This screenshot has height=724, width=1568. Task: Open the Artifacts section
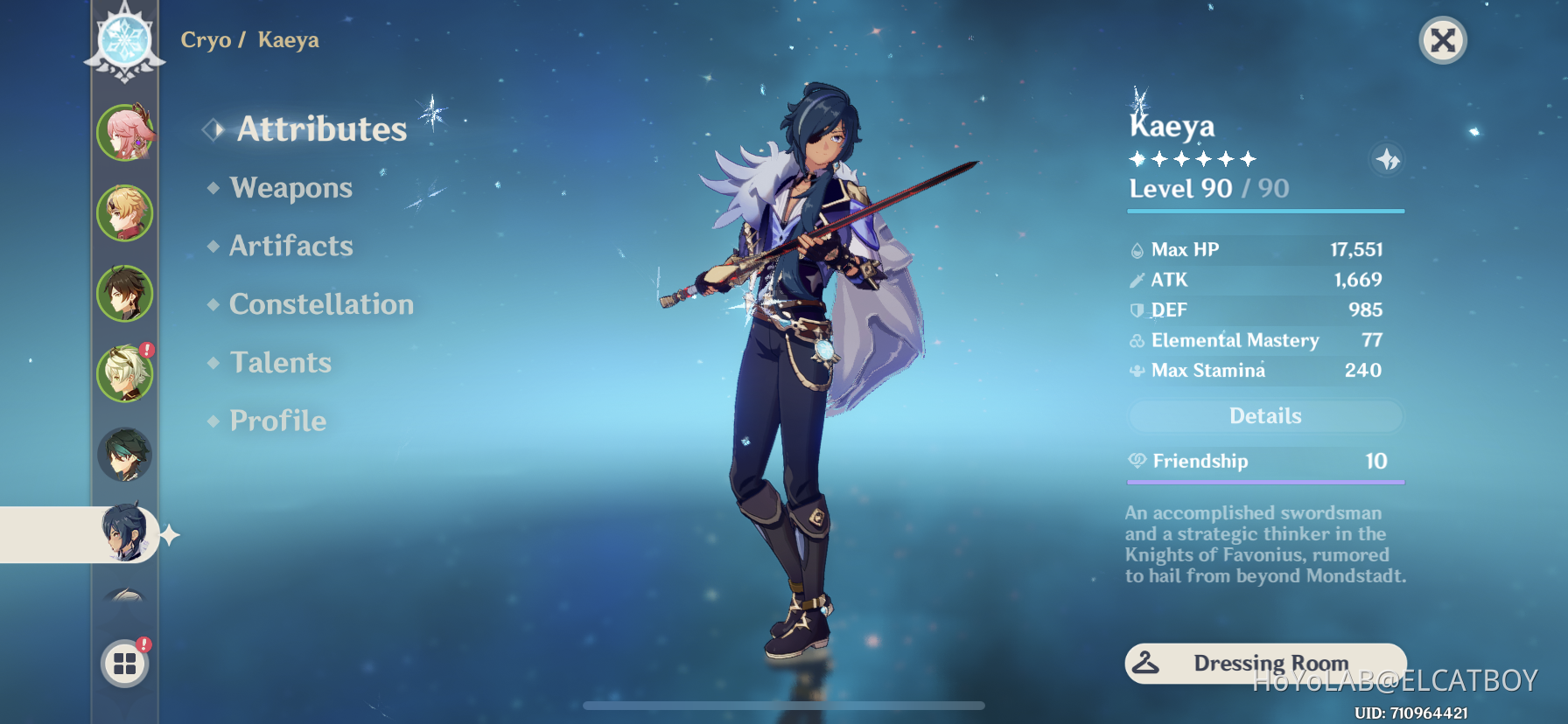coord(290,246)
